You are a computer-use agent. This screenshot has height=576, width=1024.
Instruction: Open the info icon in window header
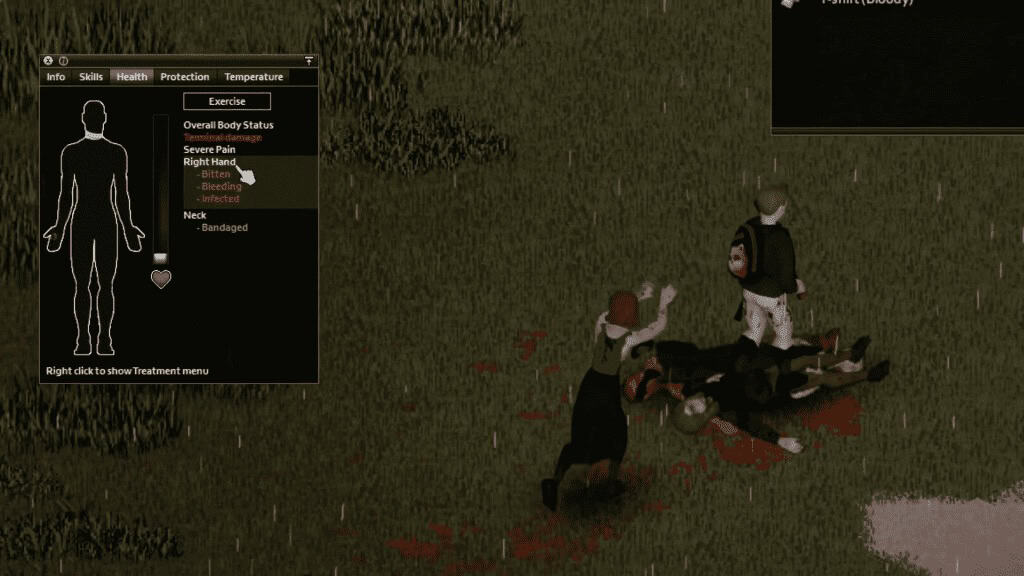tap(62, 61)
